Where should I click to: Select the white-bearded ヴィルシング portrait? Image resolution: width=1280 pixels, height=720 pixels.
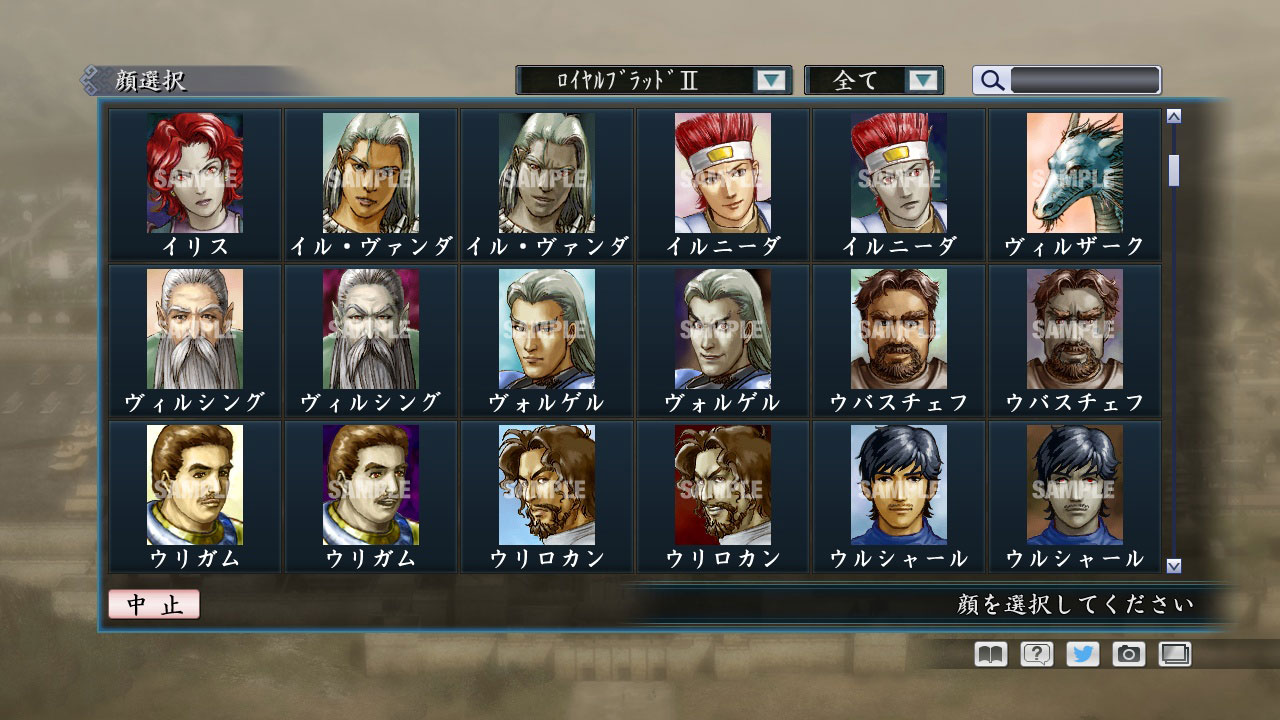point(195,330)
